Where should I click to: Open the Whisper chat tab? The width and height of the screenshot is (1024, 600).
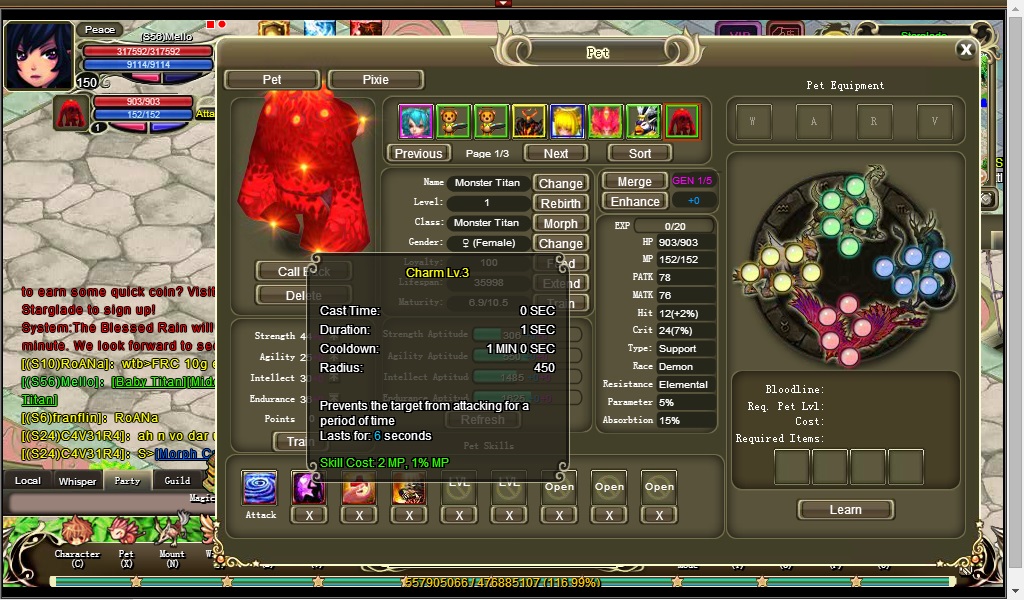click(x=77, y=481)
